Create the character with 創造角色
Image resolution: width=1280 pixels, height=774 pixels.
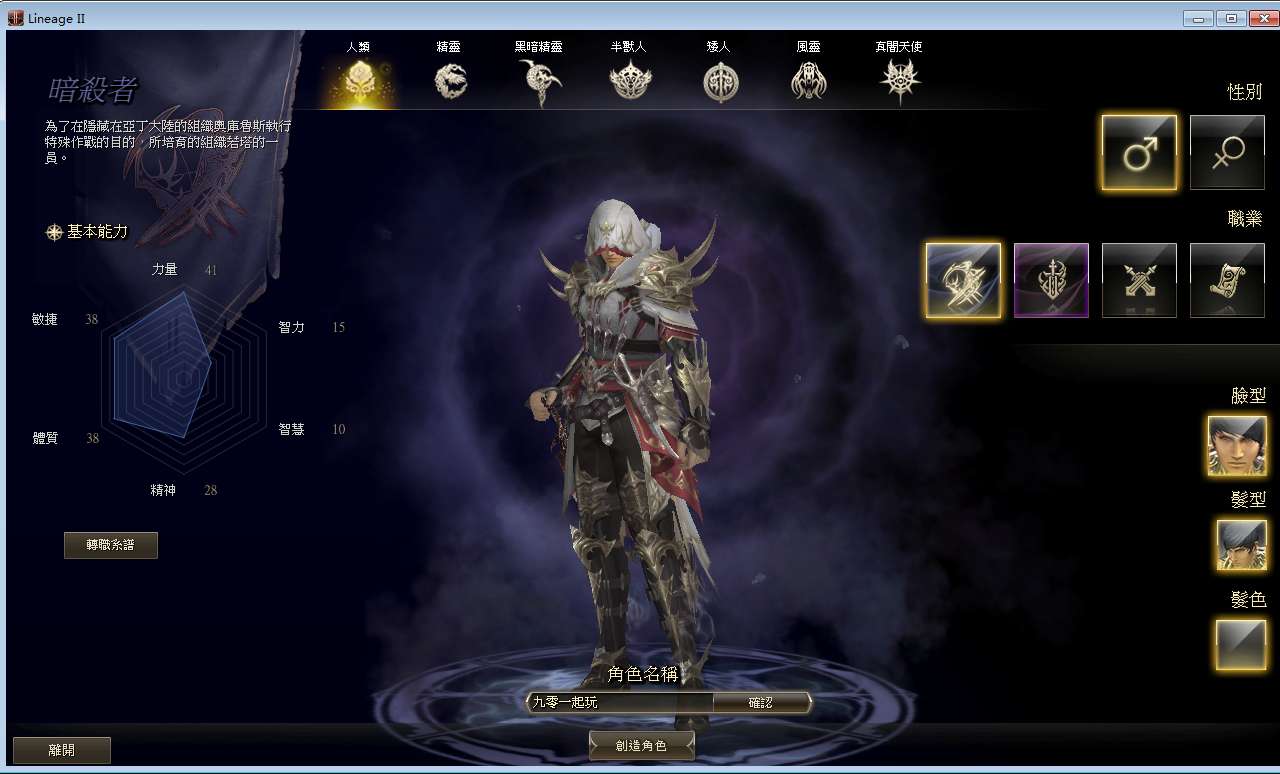click(x=641, y=746)
